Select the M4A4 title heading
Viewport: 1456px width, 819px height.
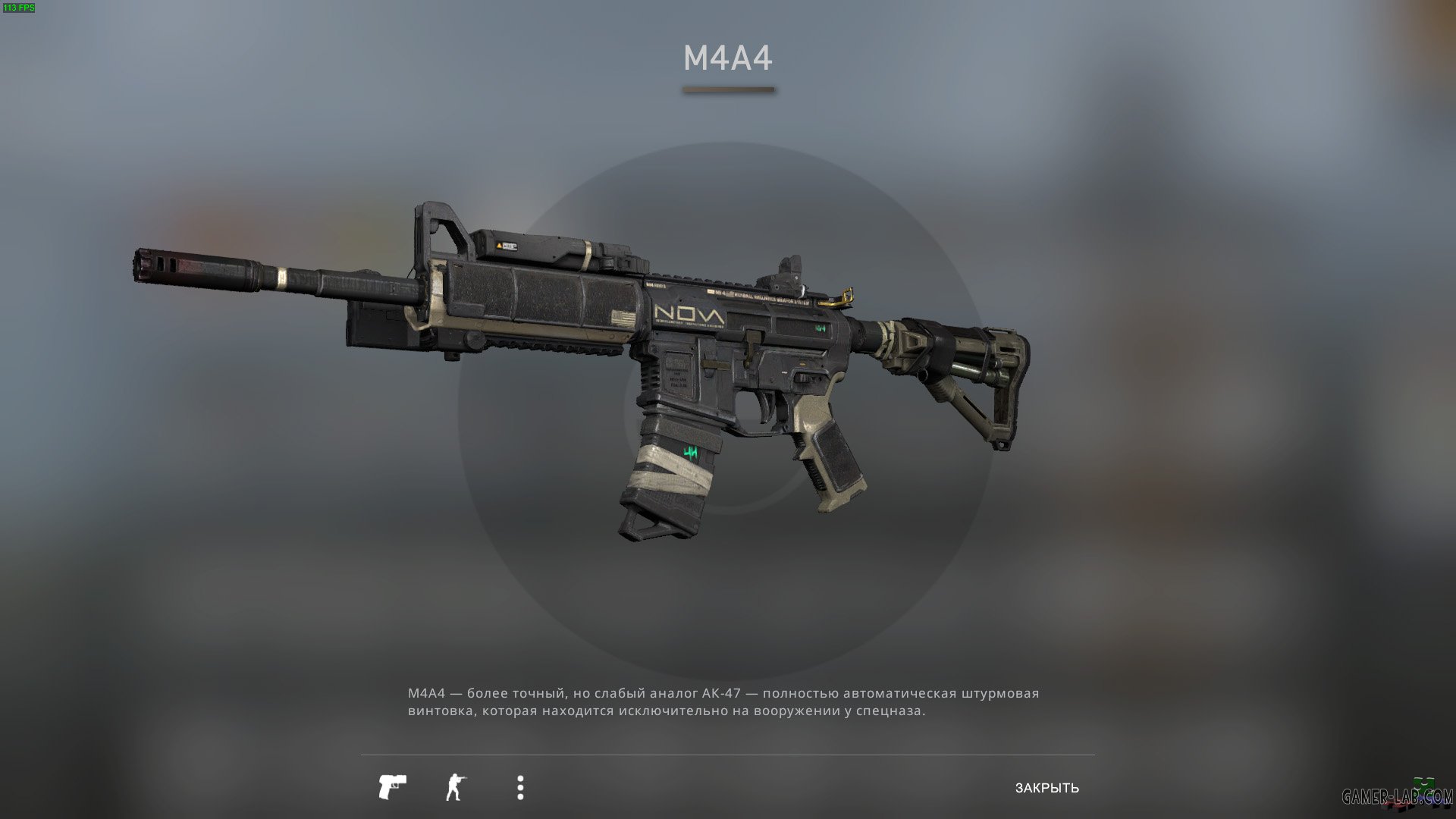click(727, 56)
